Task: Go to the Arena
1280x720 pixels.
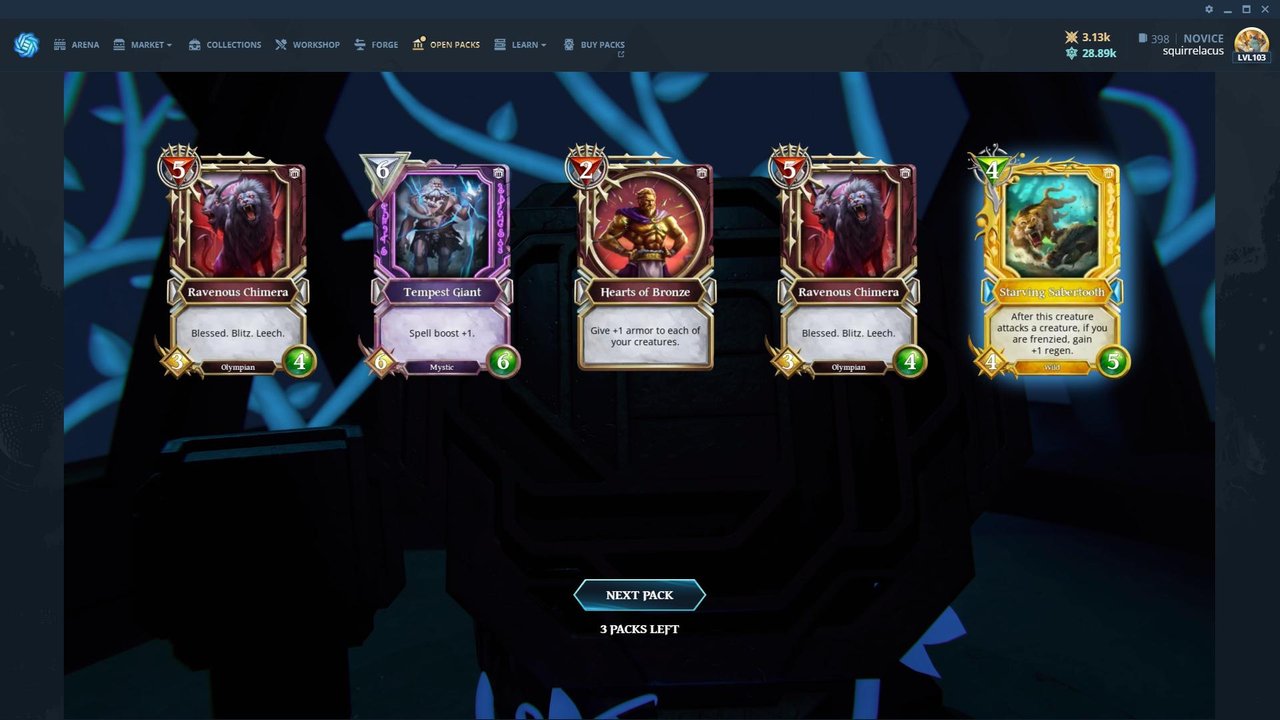Action: [x=77, y=45]
